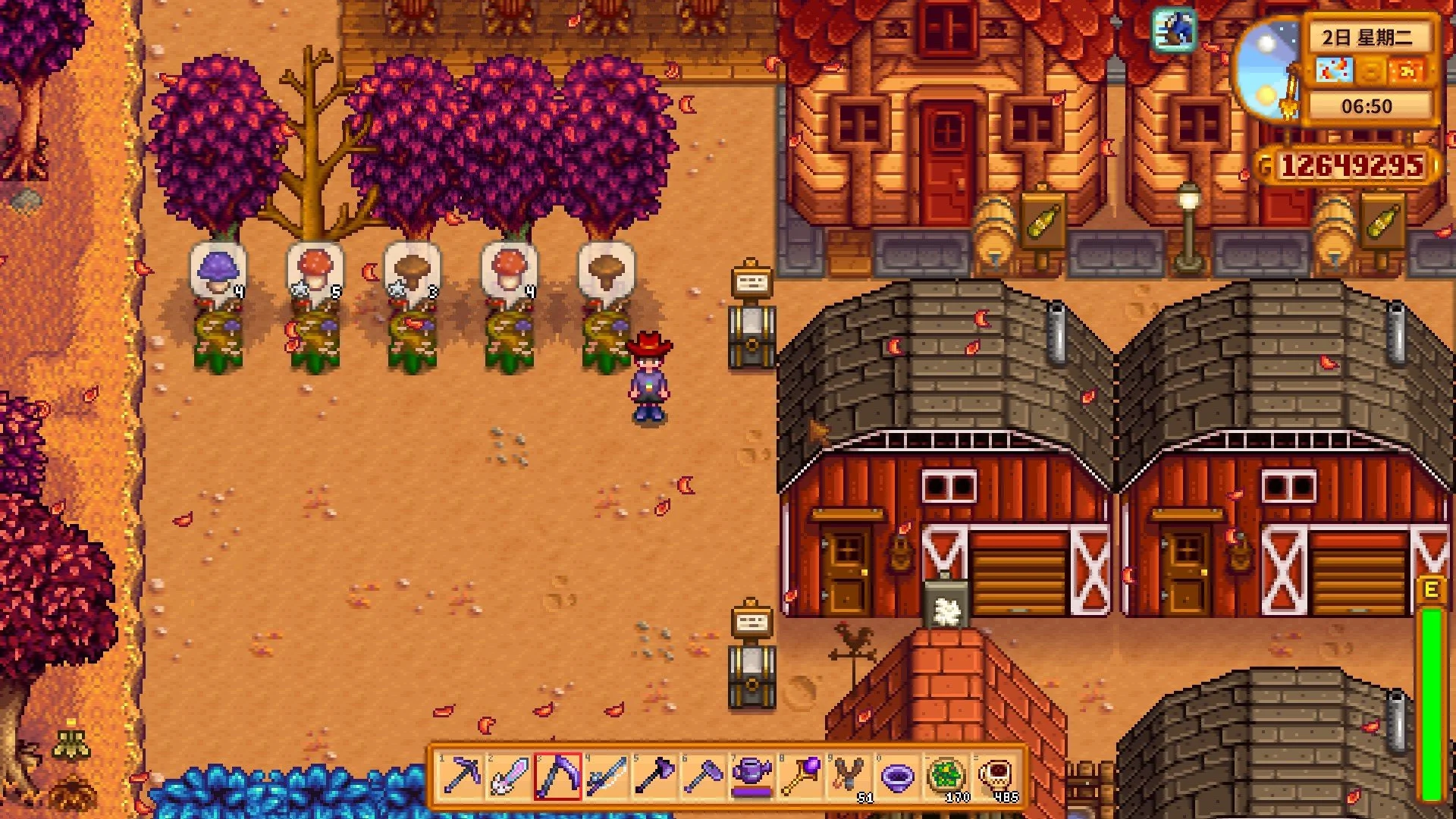Viewport: 1456px width, 819px height.
Task: Select the coffee cup stack of 485
Action: [995, 777]
